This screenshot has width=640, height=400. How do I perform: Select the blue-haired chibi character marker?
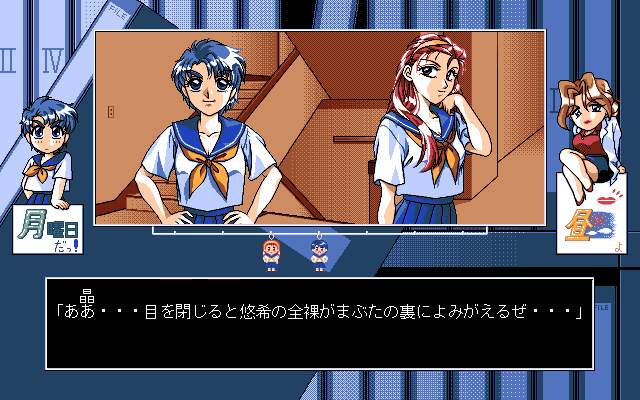click(x=319, y=254)
